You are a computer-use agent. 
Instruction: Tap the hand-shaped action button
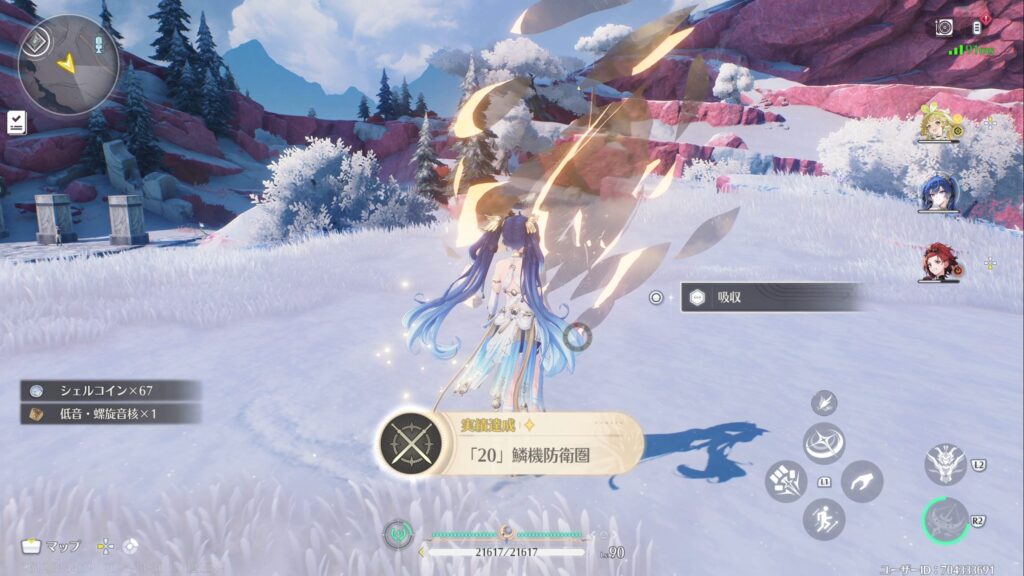(x=862, y=481)
